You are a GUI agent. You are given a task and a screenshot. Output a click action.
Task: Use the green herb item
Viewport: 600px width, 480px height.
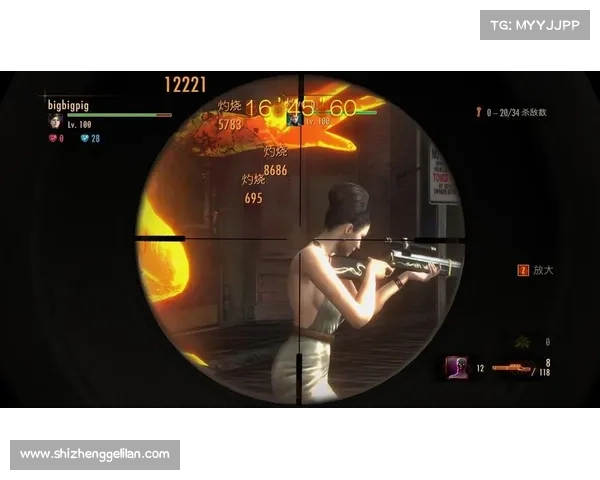pos(522,343)
